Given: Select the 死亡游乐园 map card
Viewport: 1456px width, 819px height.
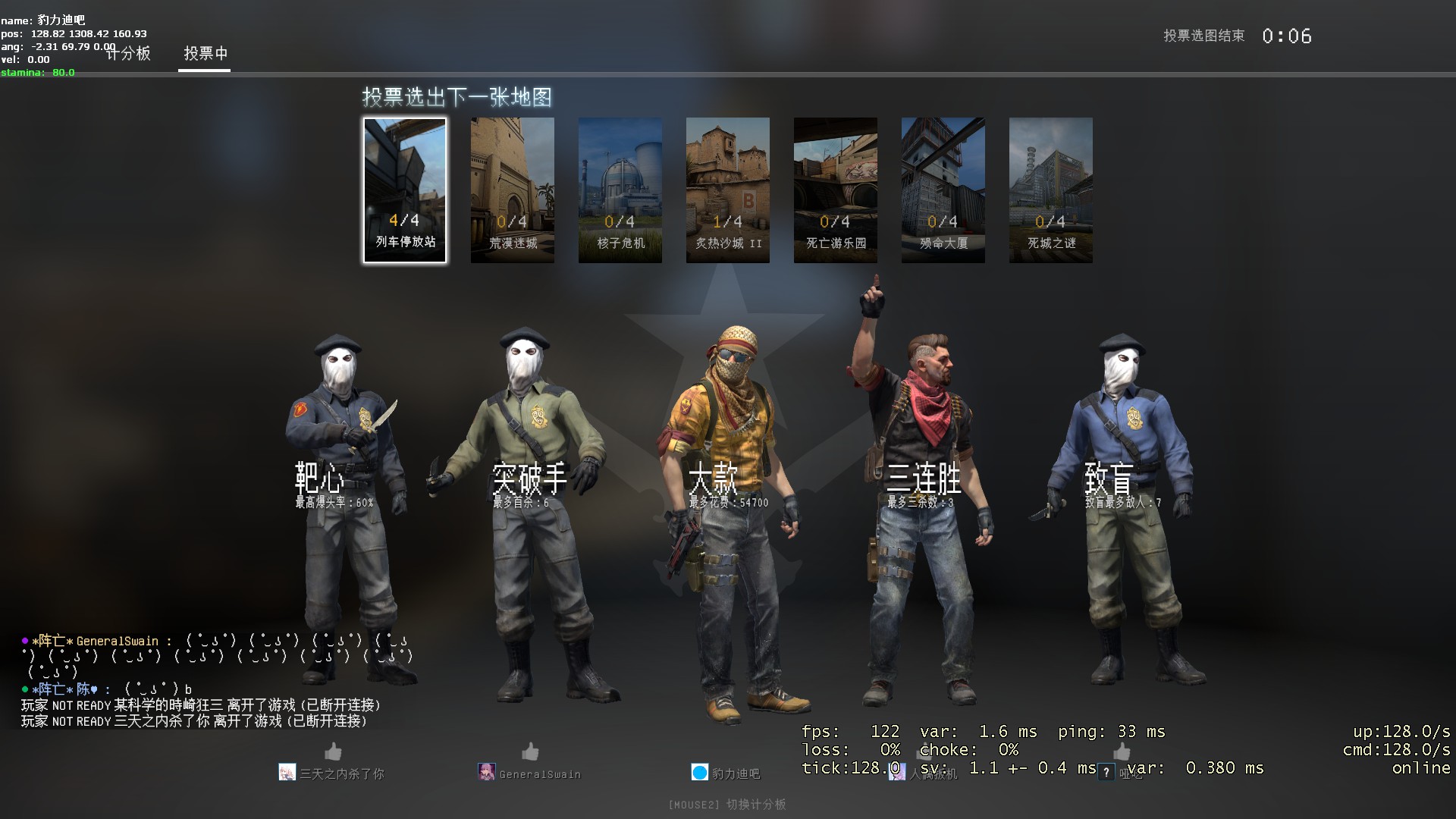Looking at the screenshot, I should [836, 190].
